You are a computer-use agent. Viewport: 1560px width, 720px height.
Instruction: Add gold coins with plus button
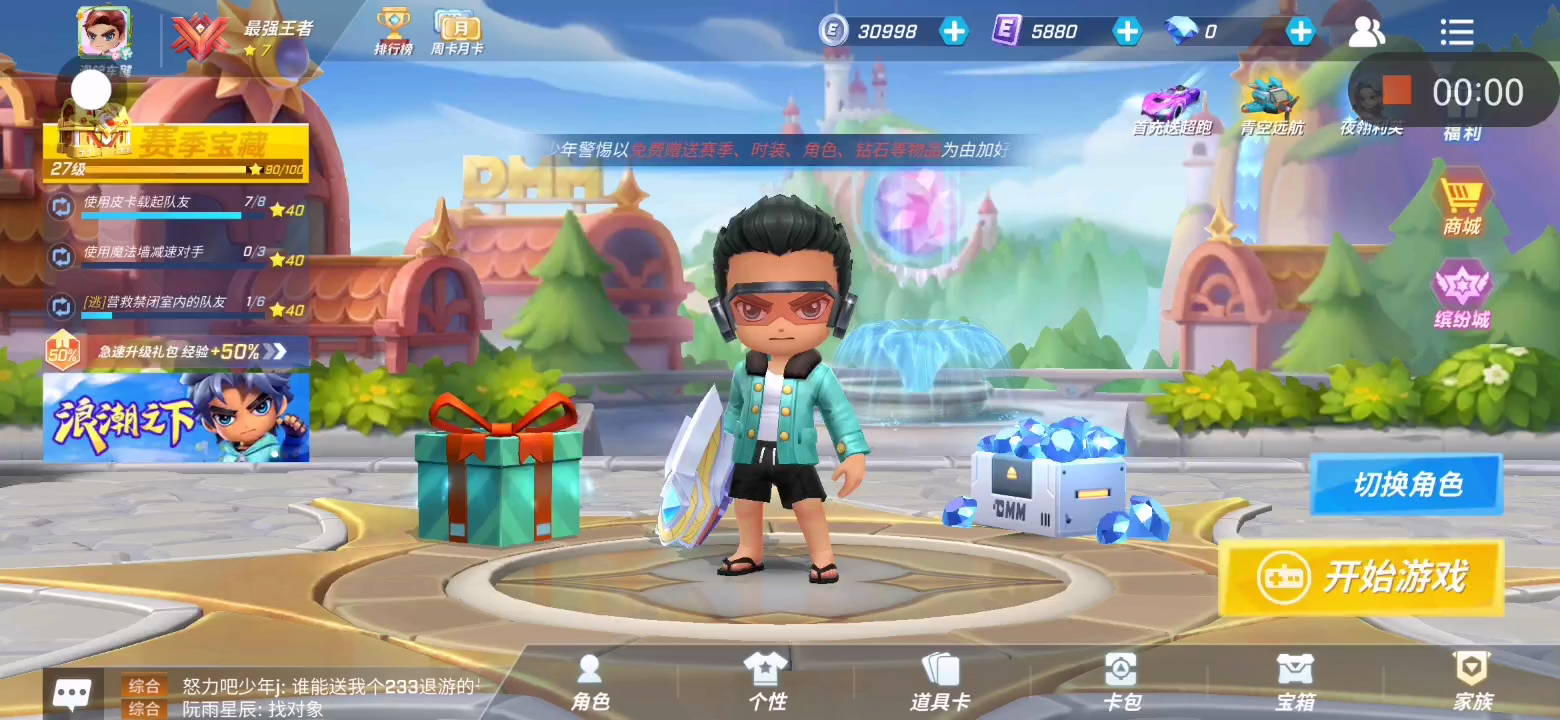click(954, 31)
